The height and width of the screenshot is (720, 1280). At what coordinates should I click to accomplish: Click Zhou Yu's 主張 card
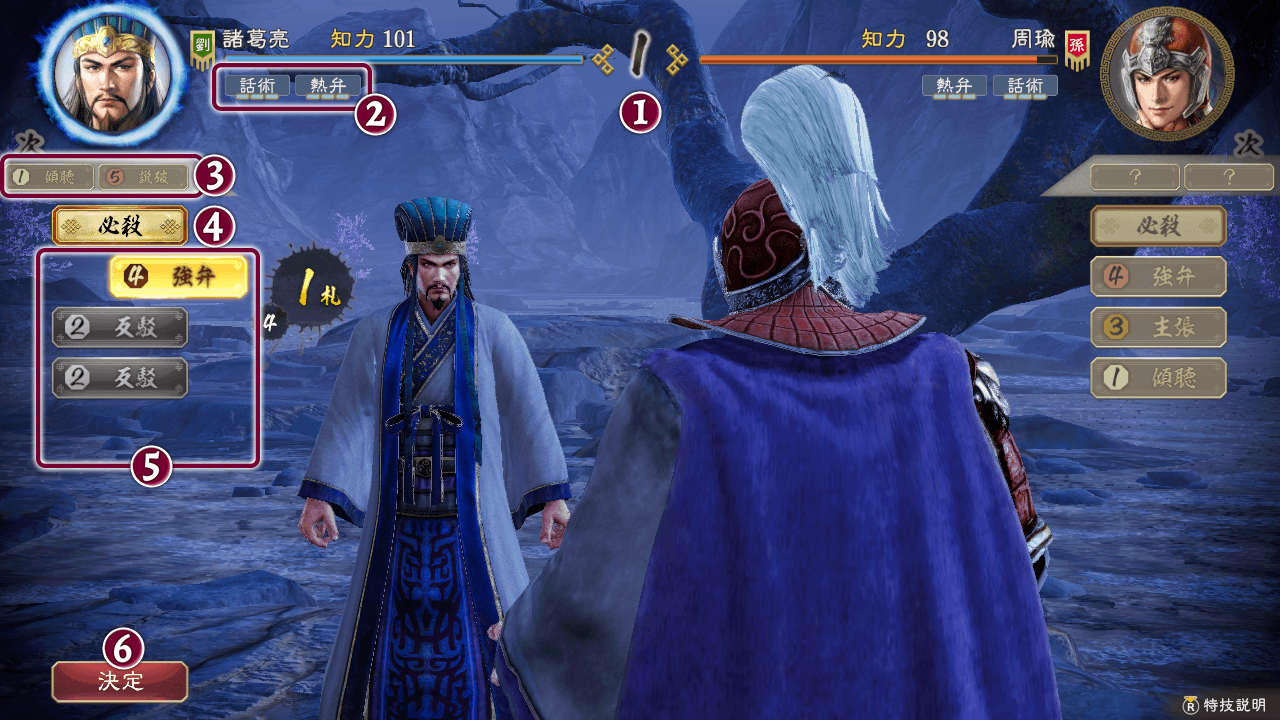tap(1158, 327)
